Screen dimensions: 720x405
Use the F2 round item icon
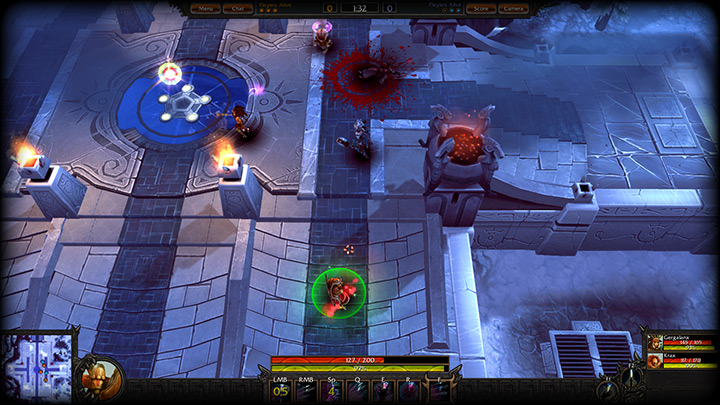(630, 380)
